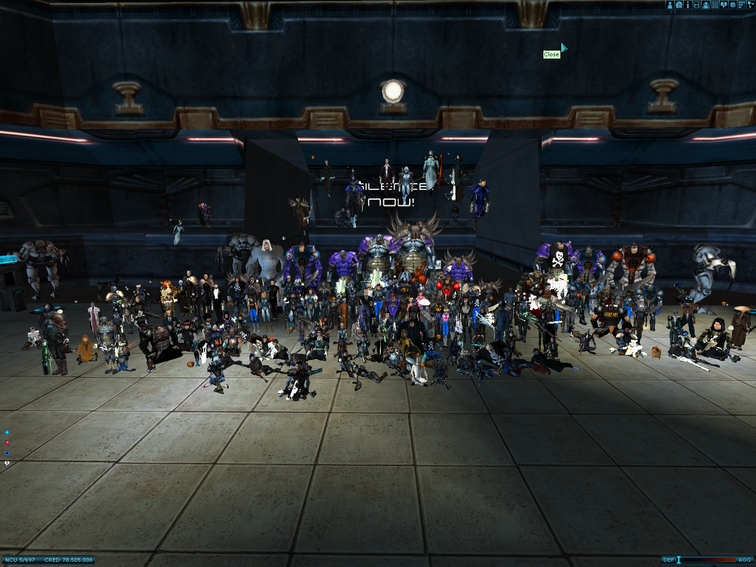The width and height of the screenshot is (756, 567).
Task: Open the speech bubble icon in top bar
Action: 724,5
